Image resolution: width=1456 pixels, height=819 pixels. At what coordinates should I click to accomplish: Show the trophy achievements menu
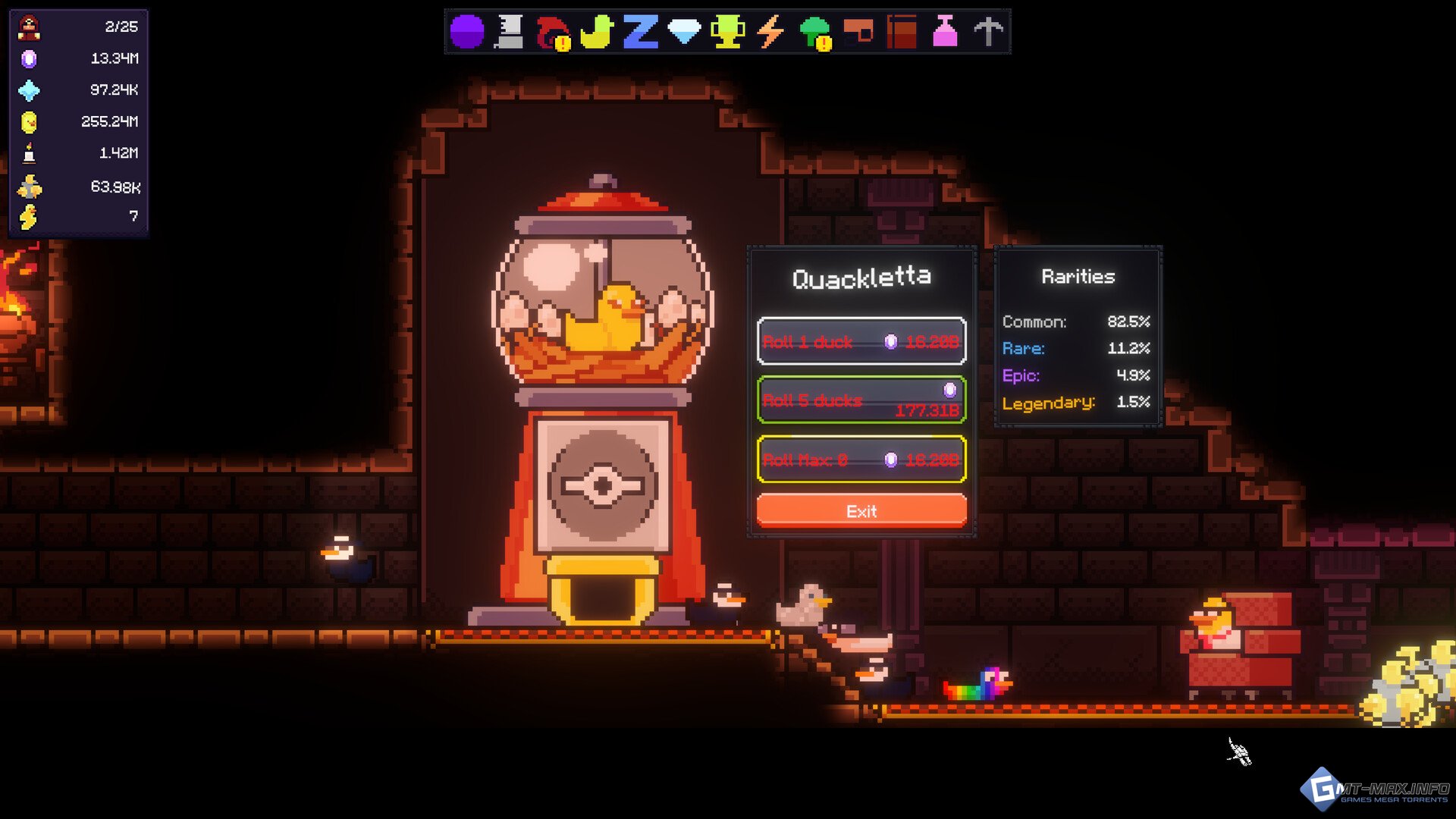[x=726, y=32]
